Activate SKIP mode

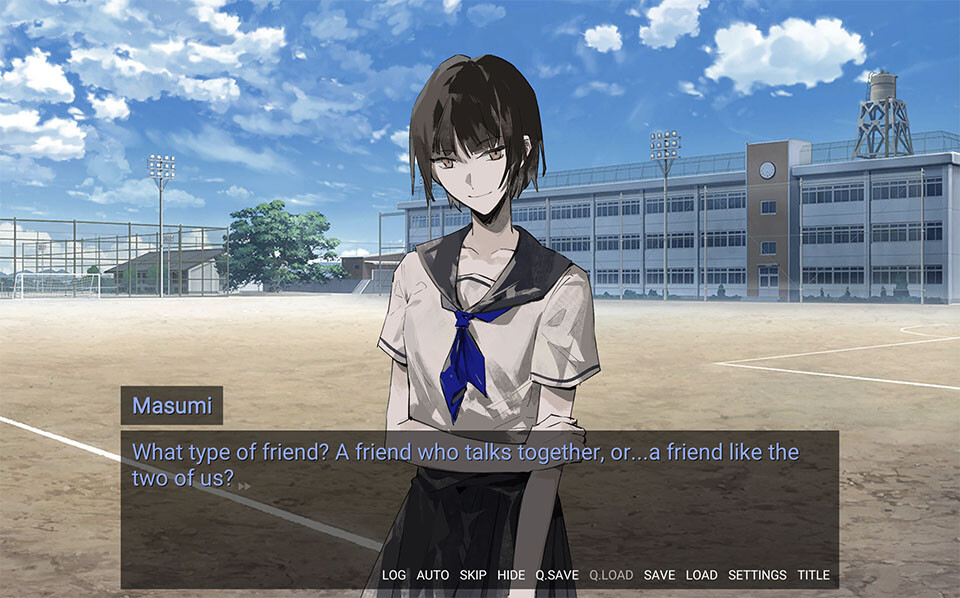pyautogui.click(x=473, y=575)
